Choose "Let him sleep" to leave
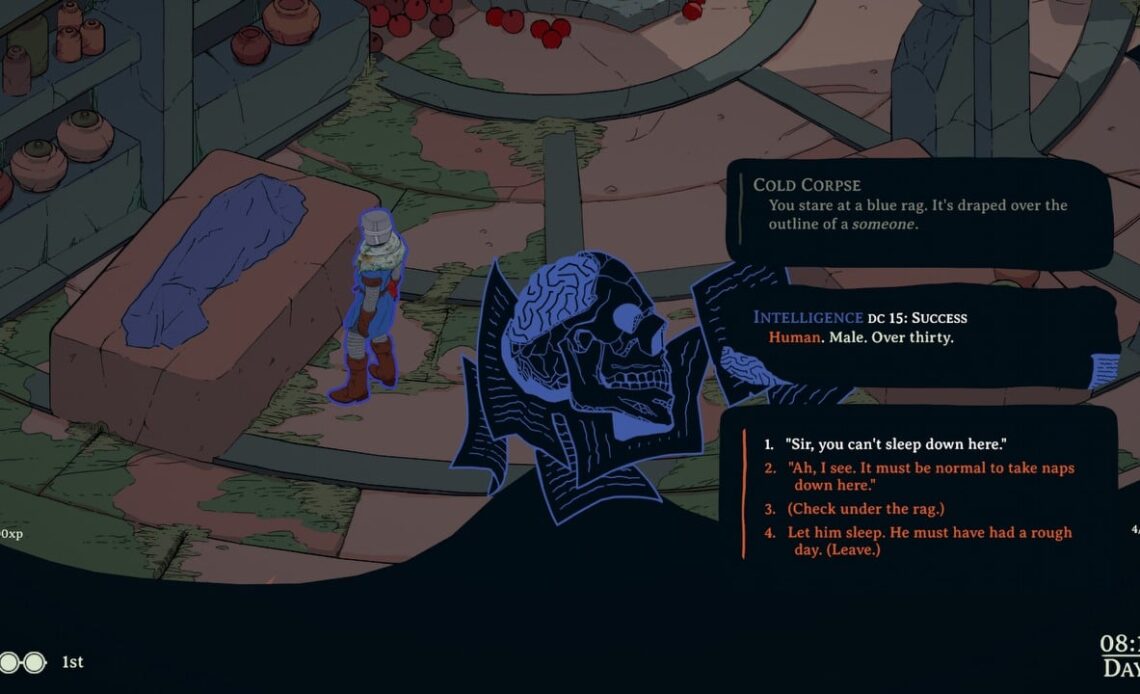Screen dimensions: 1140x694 point(929,541)
